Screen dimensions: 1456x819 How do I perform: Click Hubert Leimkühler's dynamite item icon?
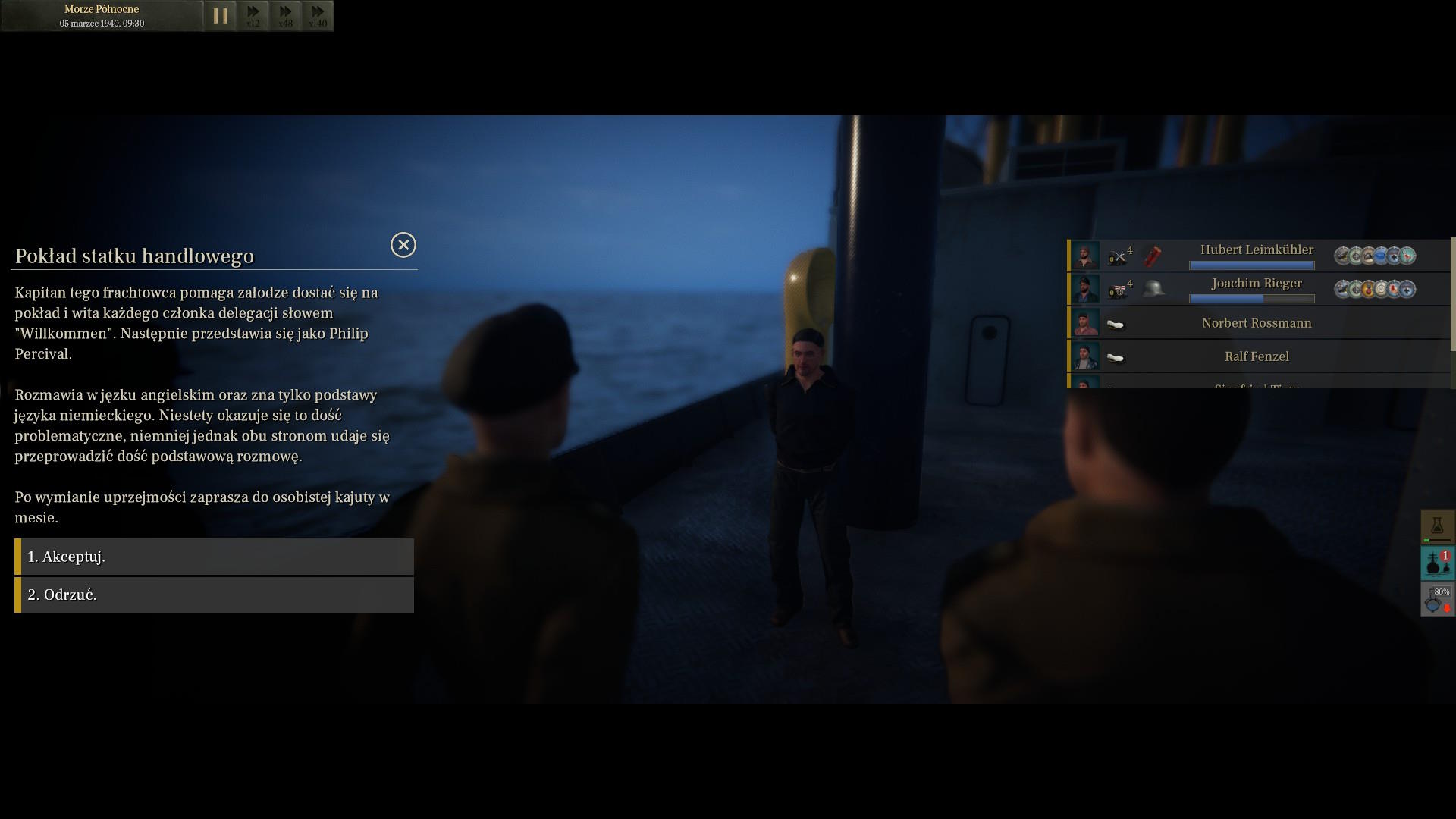coord(1153,256)
